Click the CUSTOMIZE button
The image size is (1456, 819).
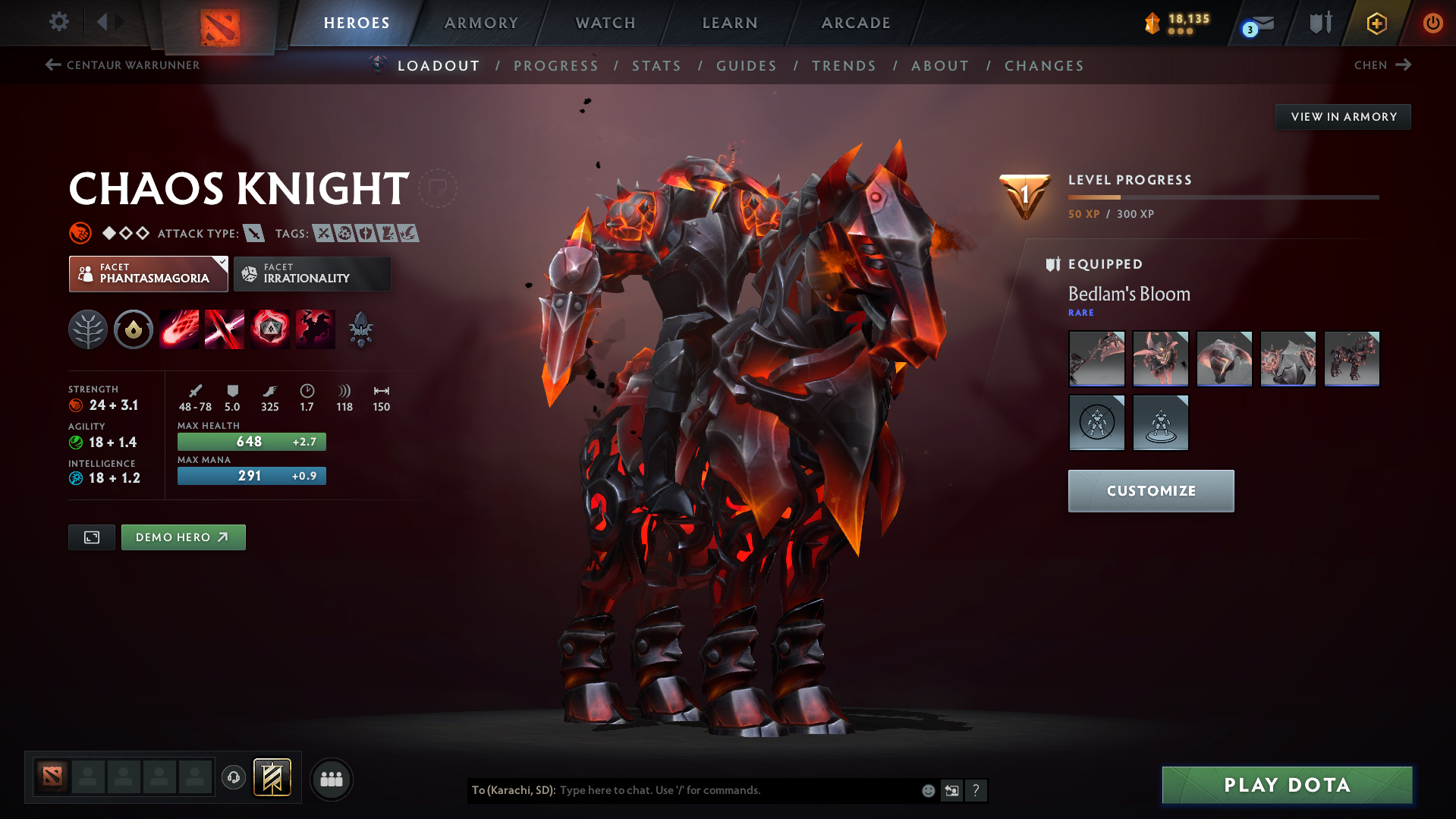1150,490
